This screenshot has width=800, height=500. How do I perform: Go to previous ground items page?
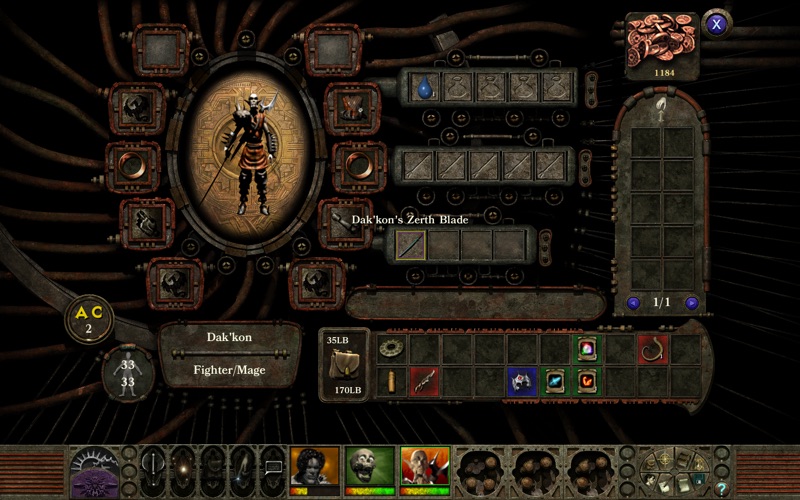click(x=633, y=302)
